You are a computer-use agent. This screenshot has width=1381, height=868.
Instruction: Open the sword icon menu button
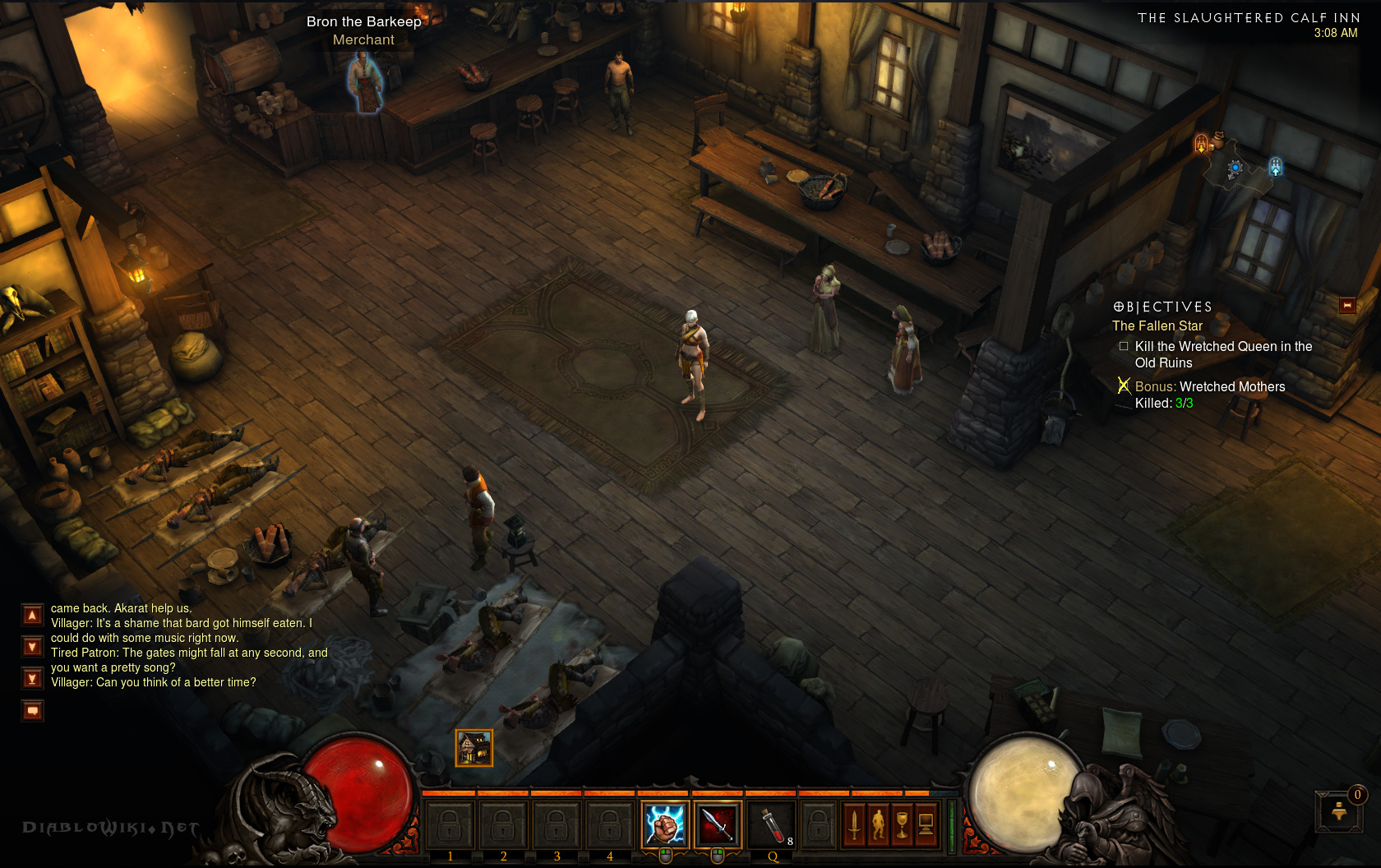pyautogui.click(x=854, y=824)
